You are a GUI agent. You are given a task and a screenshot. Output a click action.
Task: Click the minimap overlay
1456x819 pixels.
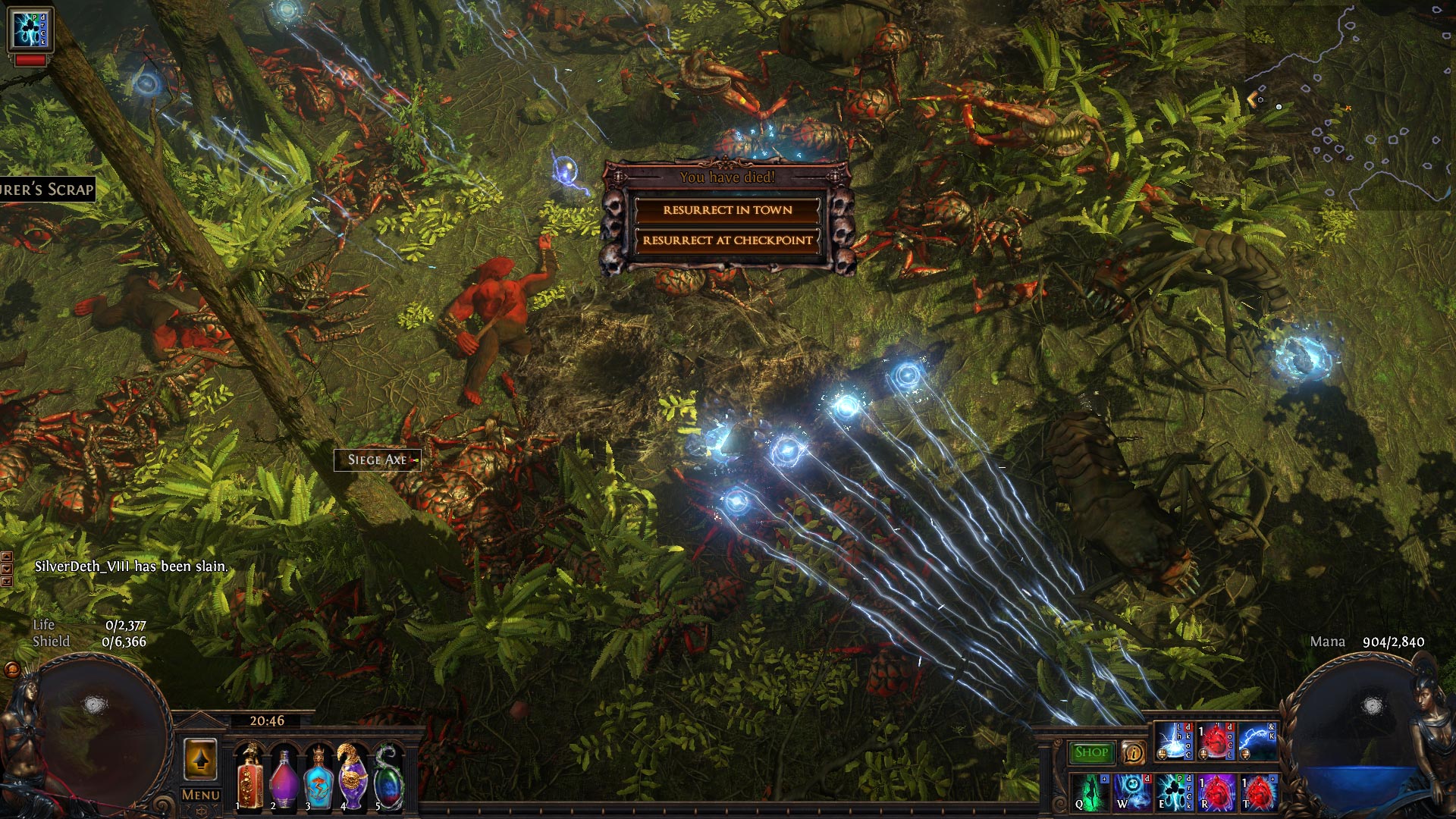(x=1350, y=106)
